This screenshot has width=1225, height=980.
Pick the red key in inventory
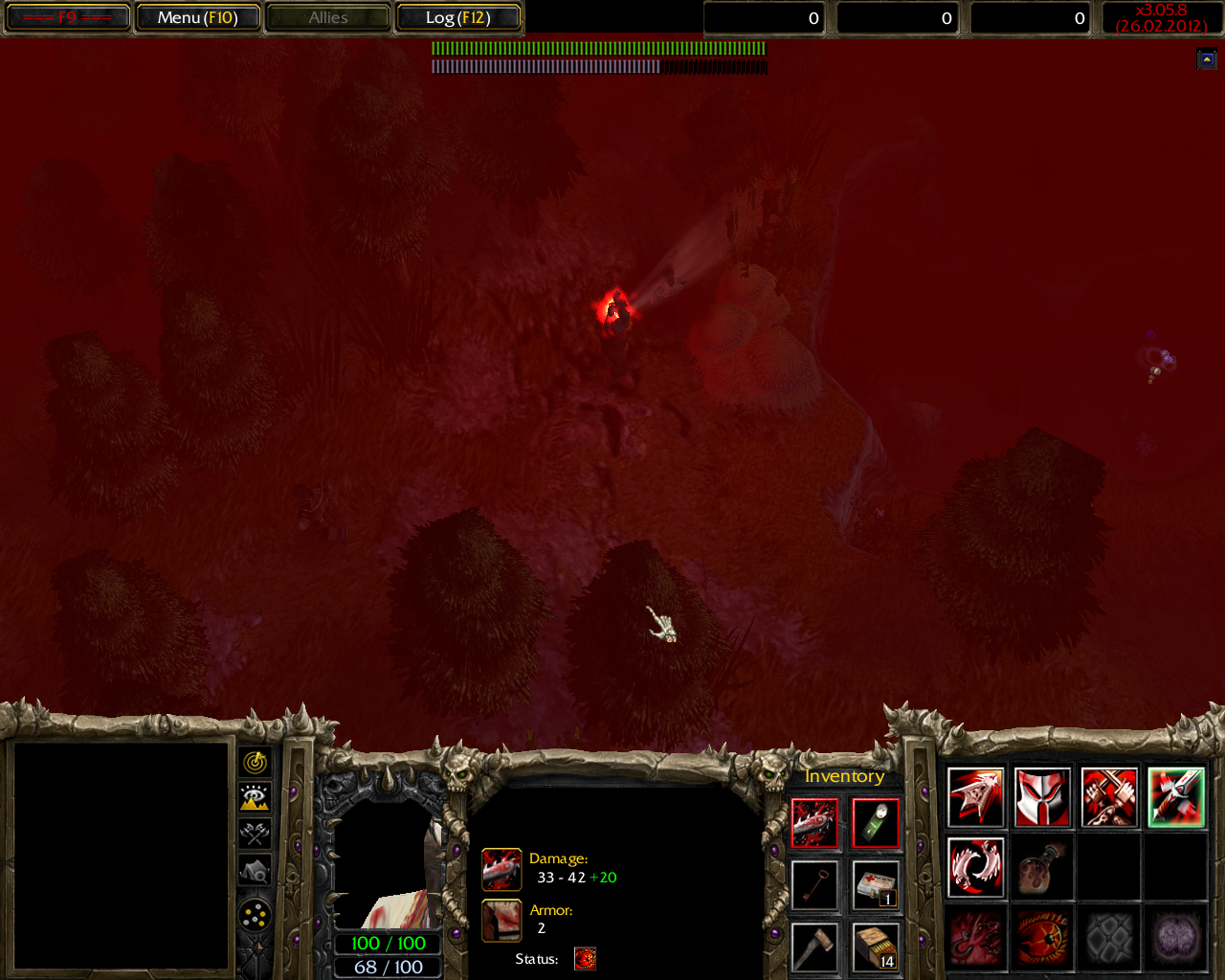(814, 884)
